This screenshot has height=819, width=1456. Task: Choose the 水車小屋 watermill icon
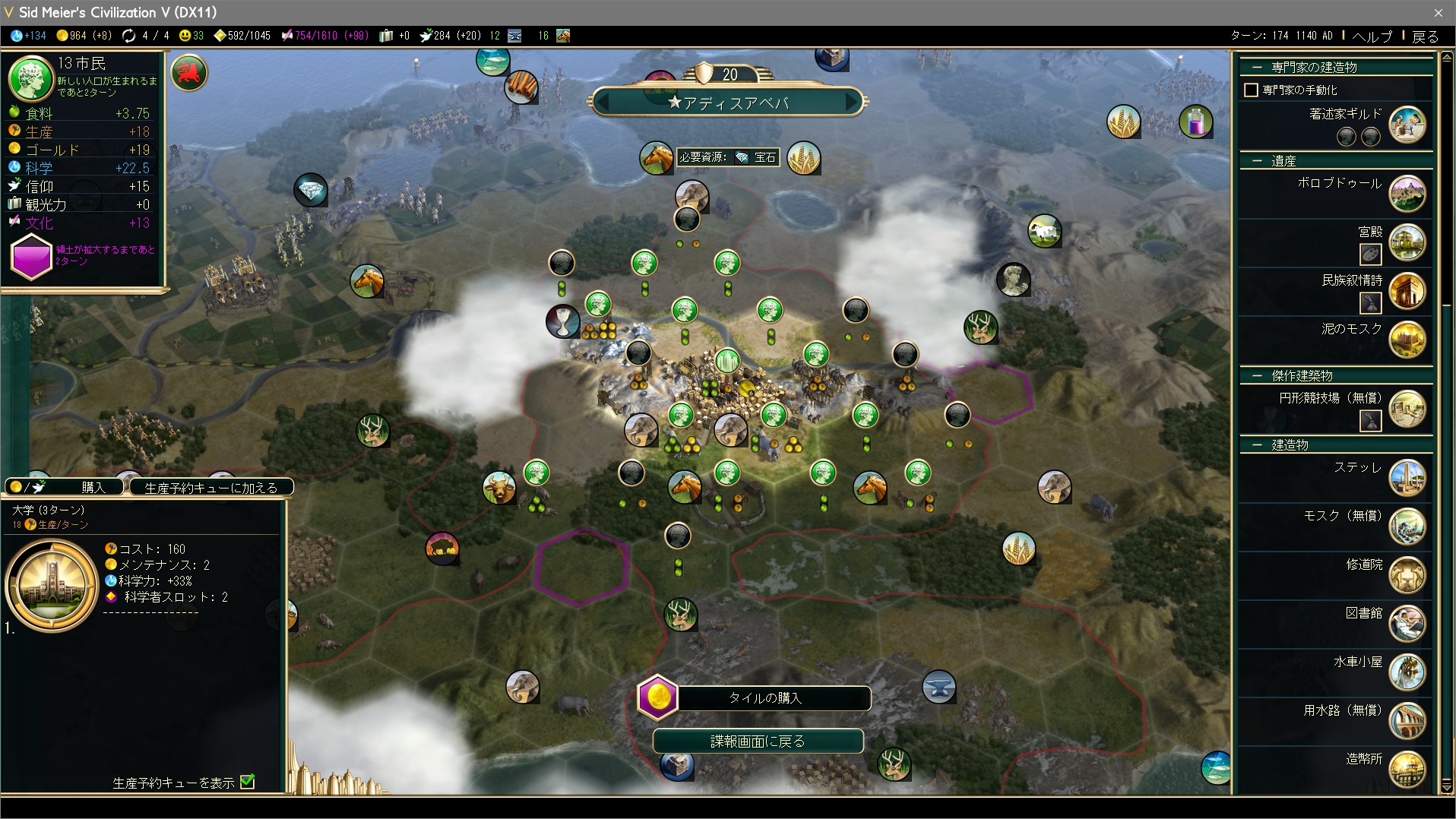pyautogui.click(x=1407, y=672)
